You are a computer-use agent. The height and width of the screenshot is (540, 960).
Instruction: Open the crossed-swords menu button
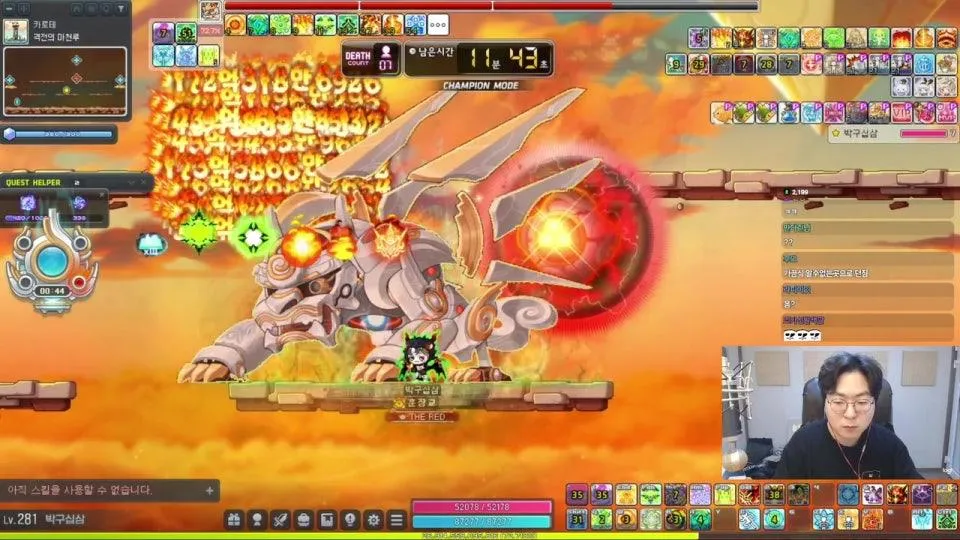click(x=280, y=520)
